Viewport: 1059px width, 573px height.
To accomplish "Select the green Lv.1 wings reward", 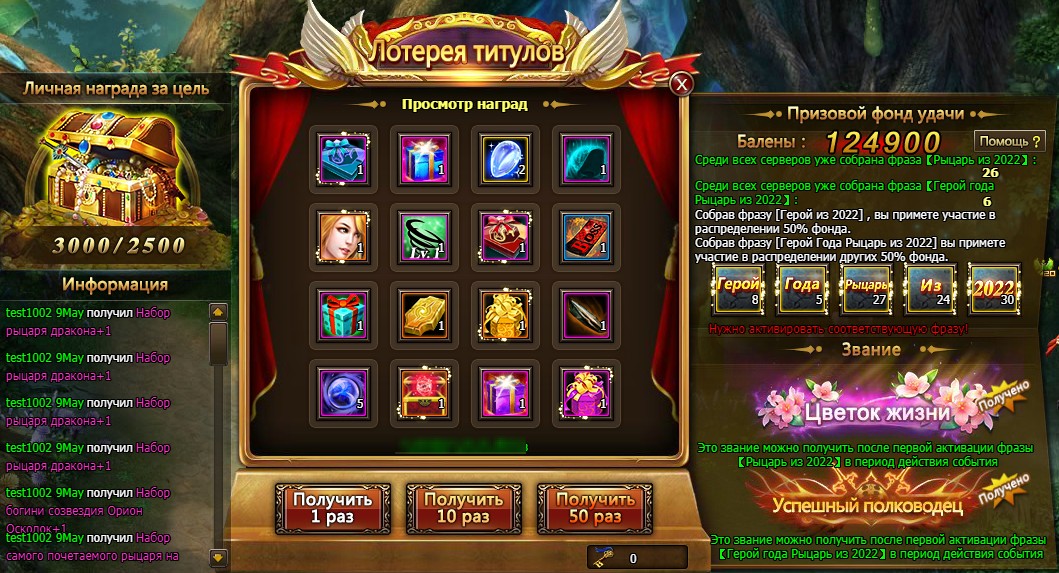I will [423, 236].
